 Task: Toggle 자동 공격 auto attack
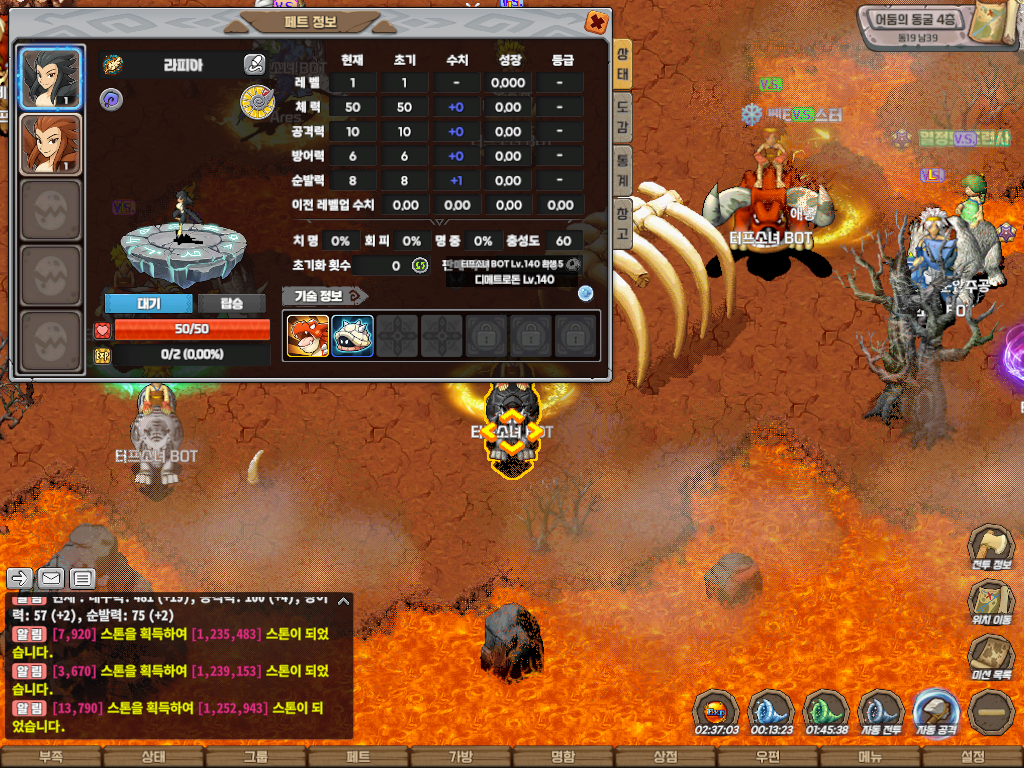[936, 712]
